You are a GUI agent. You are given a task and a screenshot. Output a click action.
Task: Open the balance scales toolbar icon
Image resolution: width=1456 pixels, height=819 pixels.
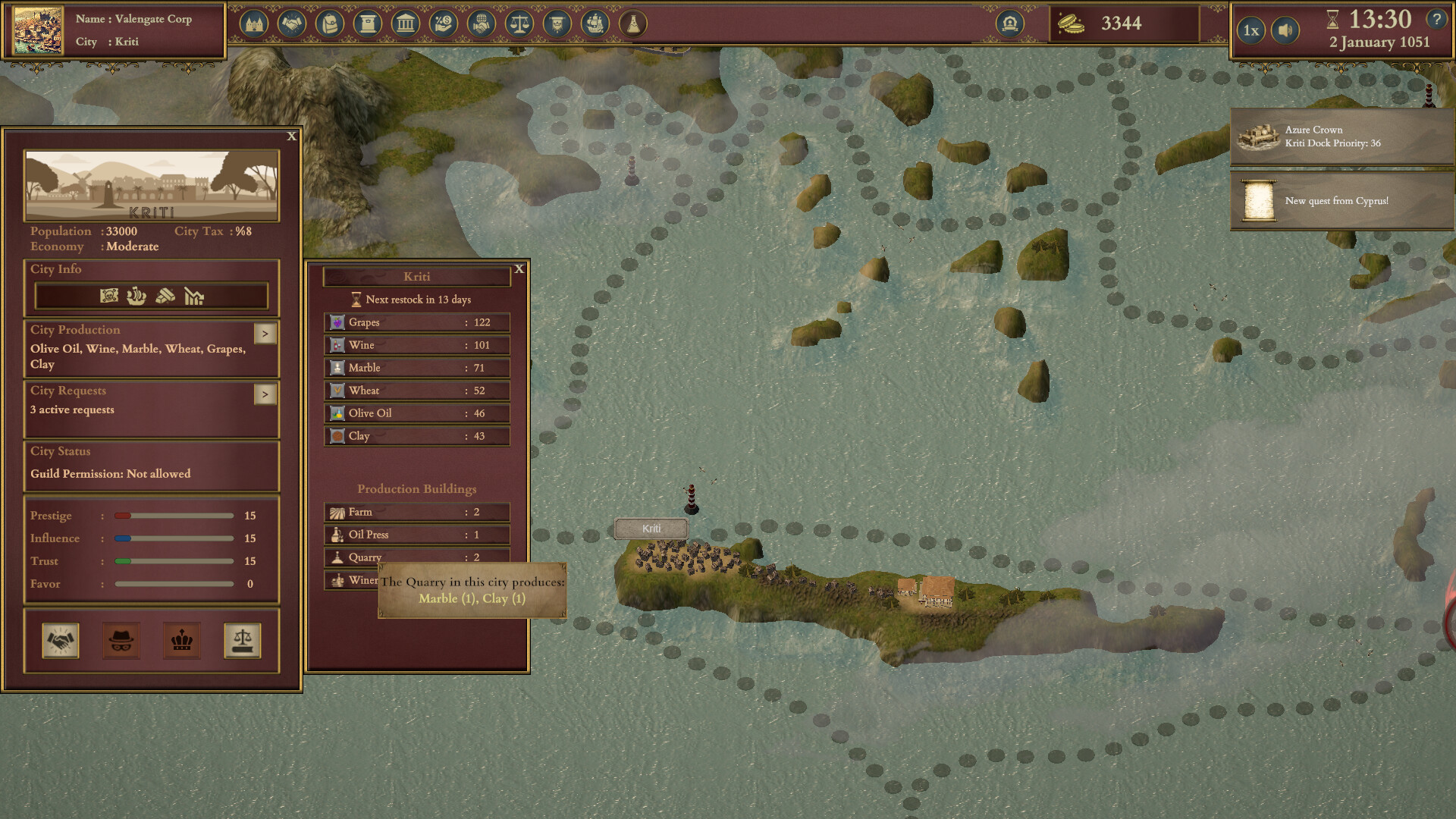pyautogui.click(x=519, y=24)
